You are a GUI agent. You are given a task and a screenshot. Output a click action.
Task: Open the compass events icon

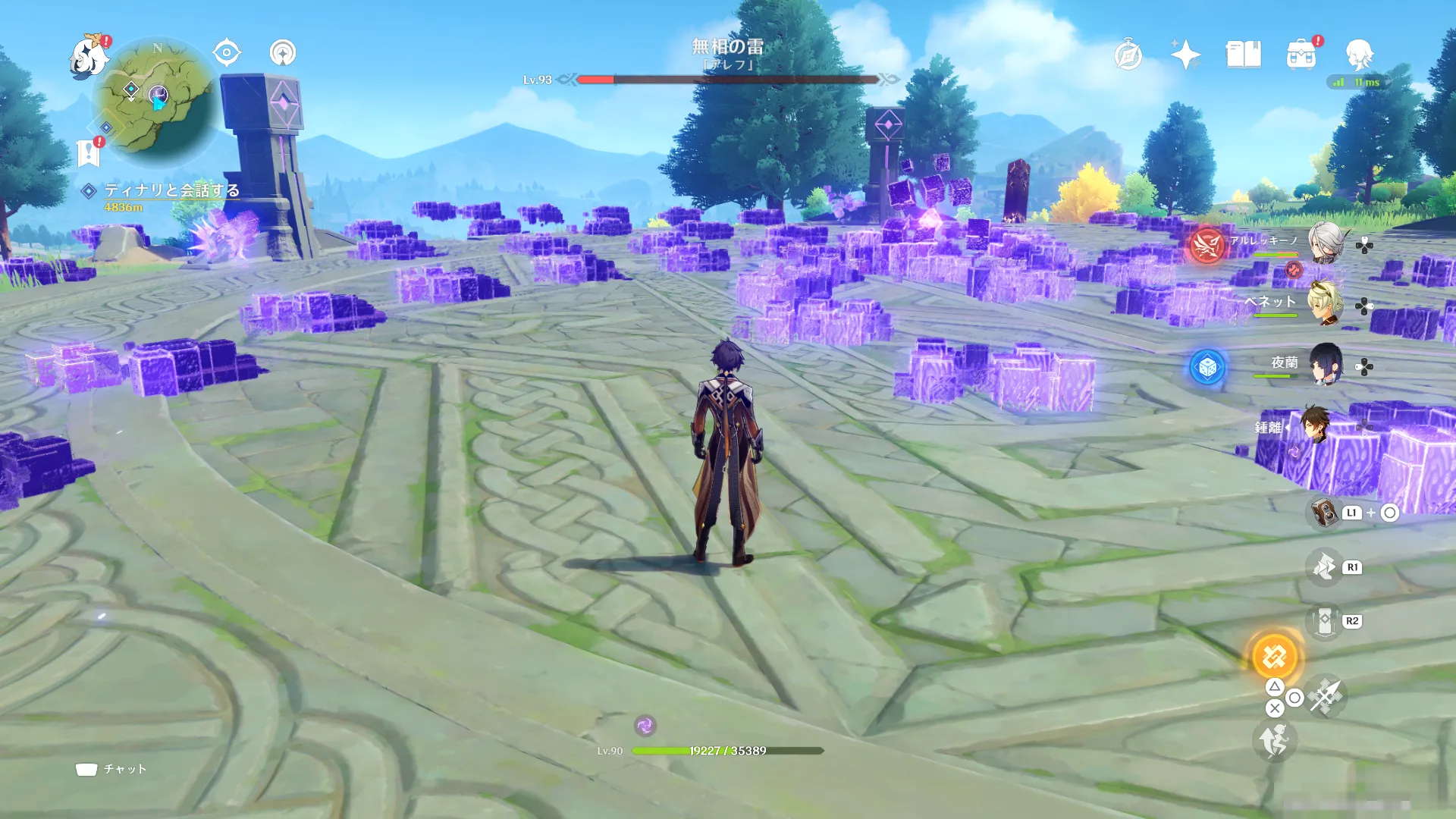[1128, 55]
